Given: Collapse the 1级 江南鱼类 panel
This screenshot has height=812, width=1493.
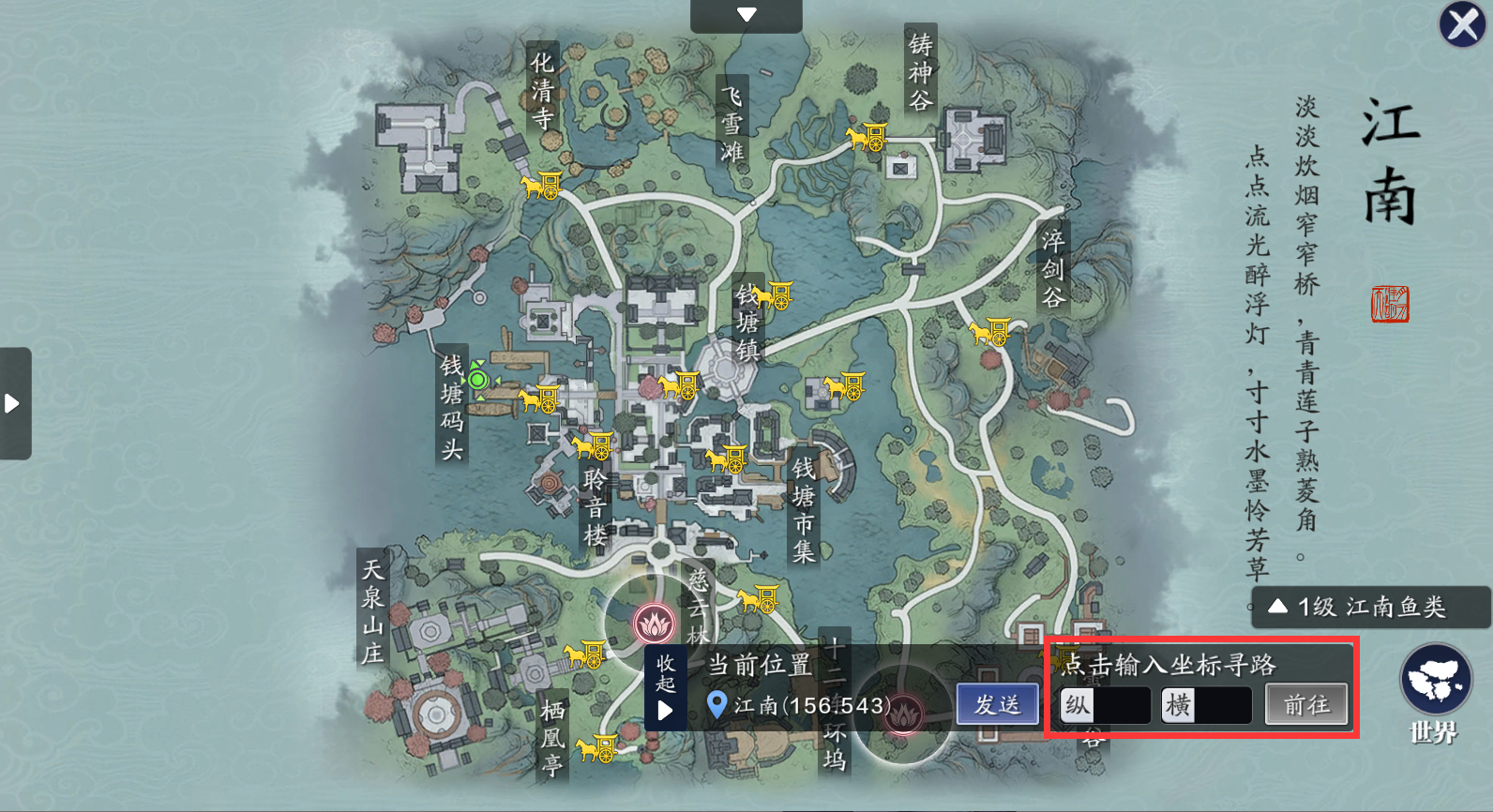Looking at the screenshot, I should 1277,606.
